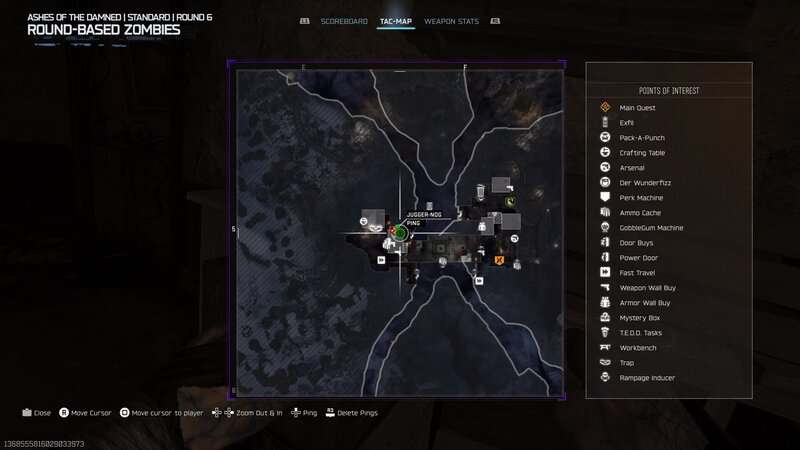This screenshot has width=800, height=450.
Task: Pick the Crafting Table legend entry
Action: pyautogui.click(x=642, y=153)
